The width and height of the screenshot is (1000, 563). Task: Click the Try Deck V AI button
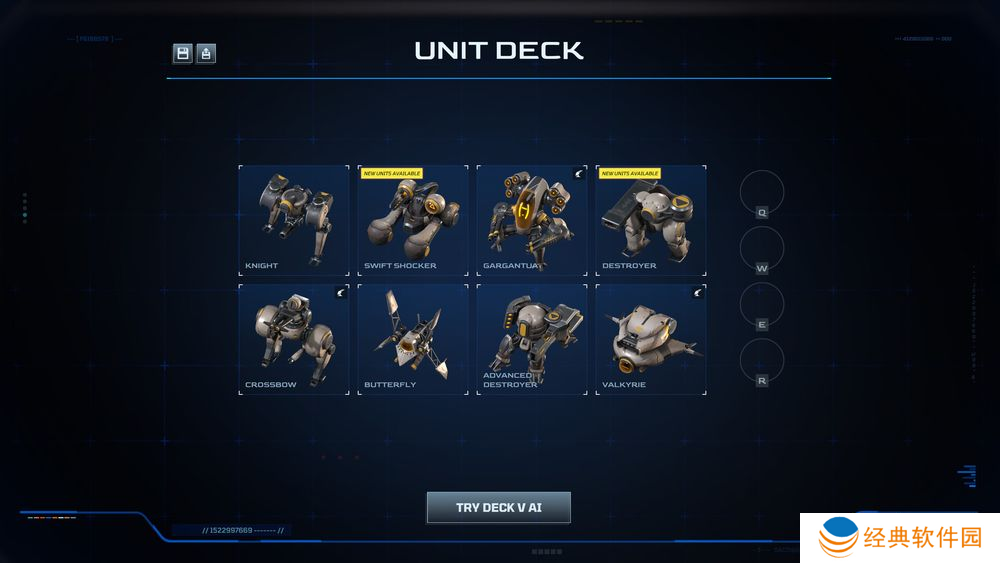coord(499,507)
